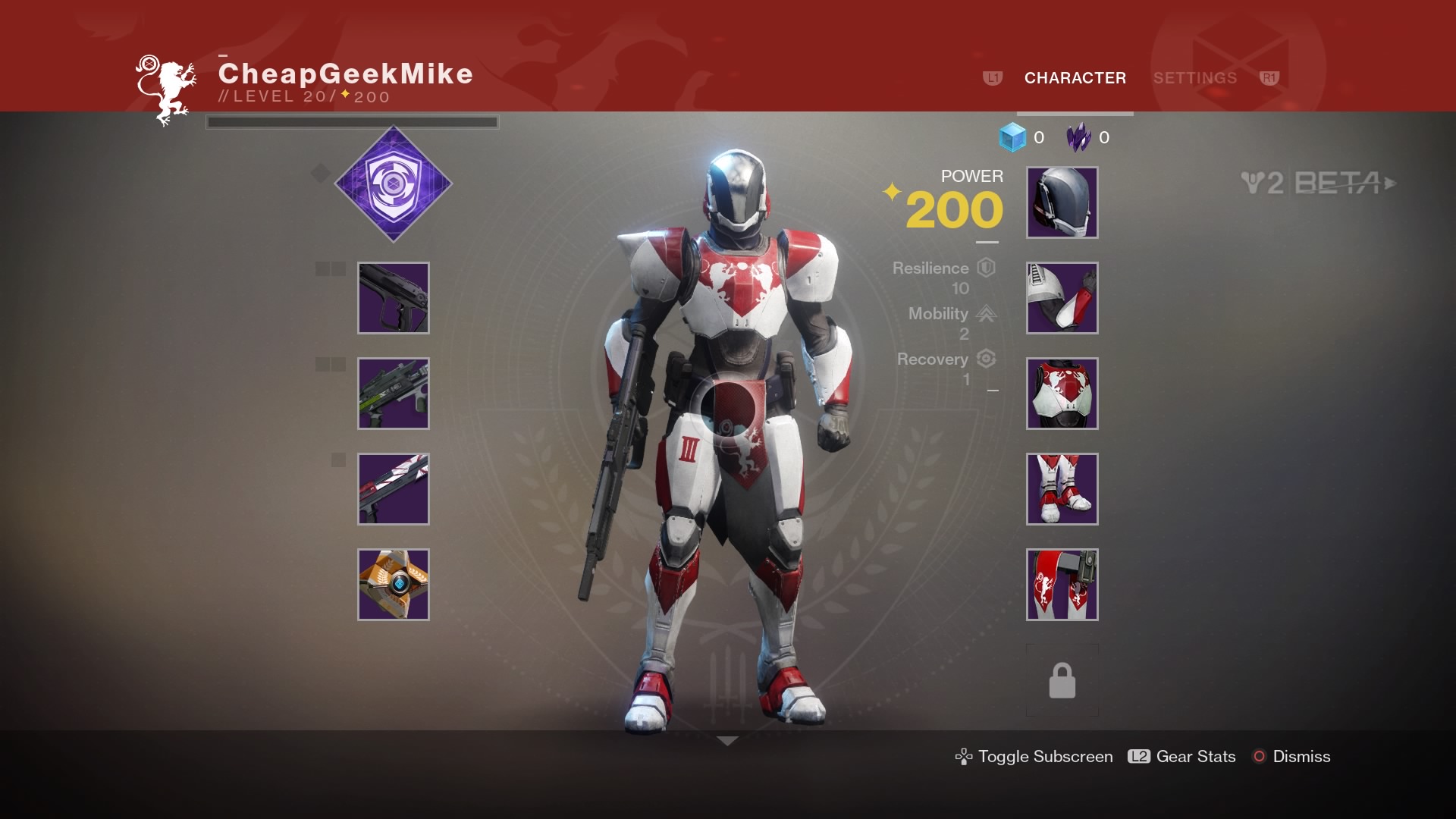Screen dimensions: 1456x819
Task: Select the leg armor boots slot
Action: point(1062,489)
